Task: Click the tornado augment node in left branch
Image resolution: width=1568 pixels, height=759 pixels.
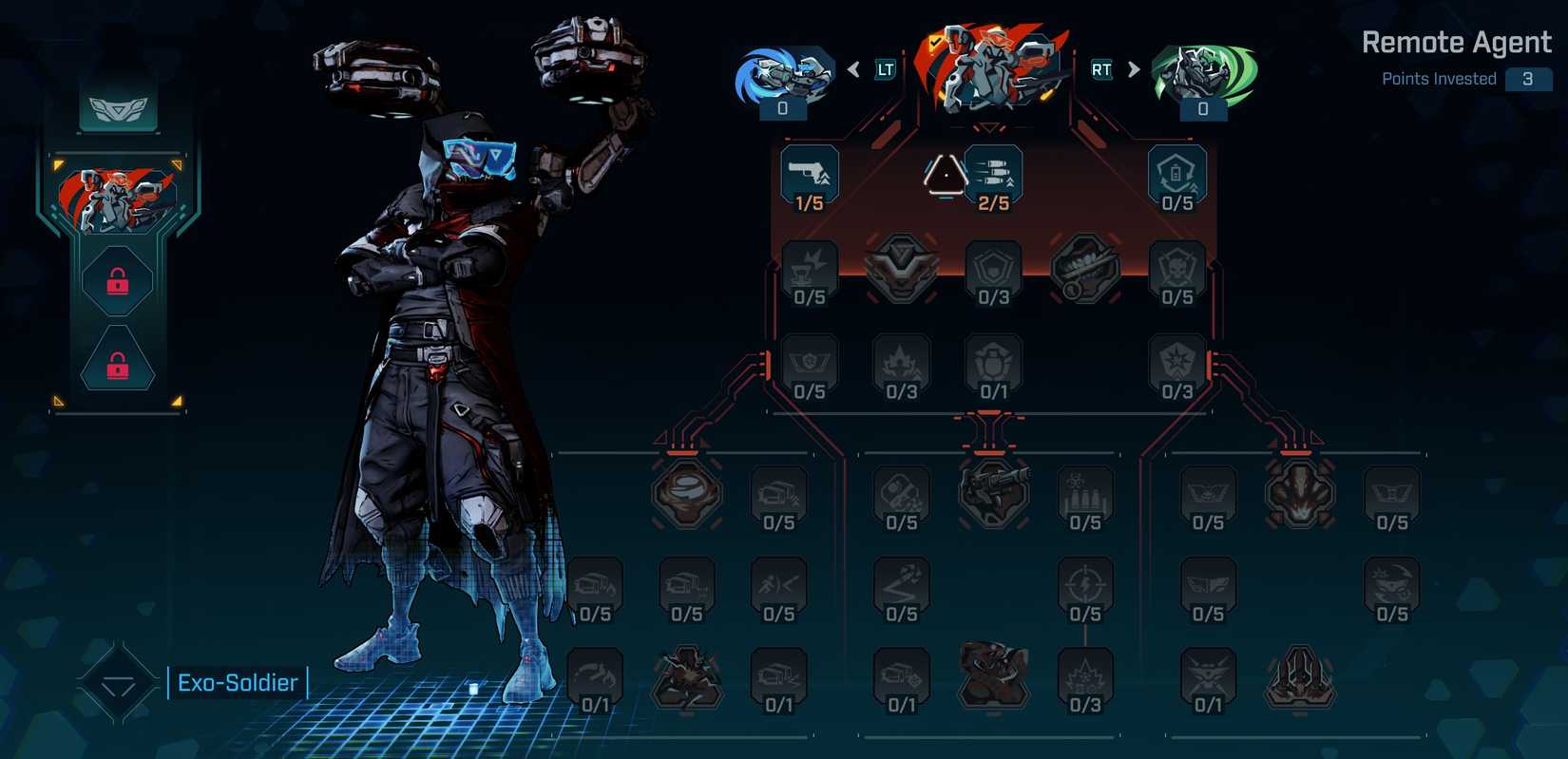Action: tap(687, 493)
